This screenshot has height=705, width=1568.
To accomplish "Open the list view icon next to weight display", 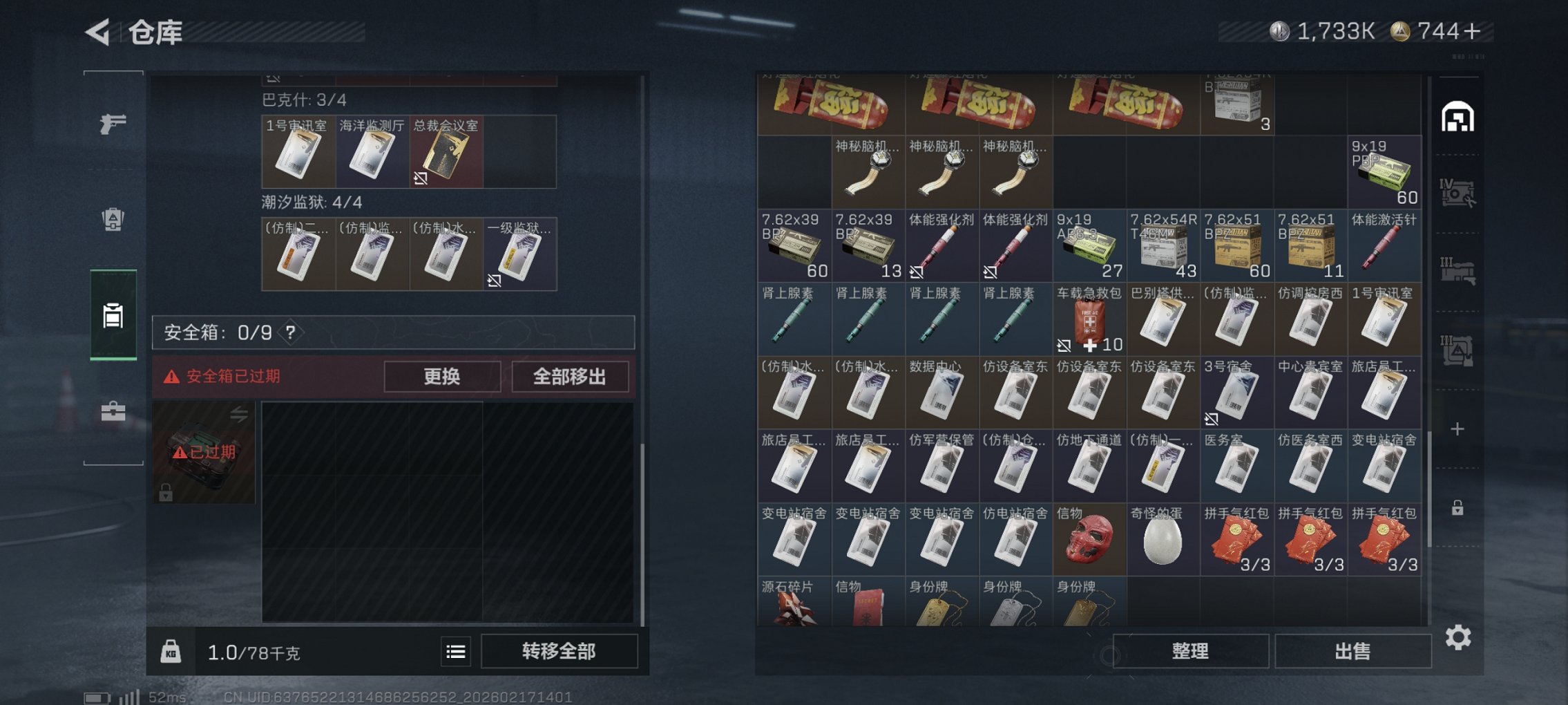I will tap(457, 650).
